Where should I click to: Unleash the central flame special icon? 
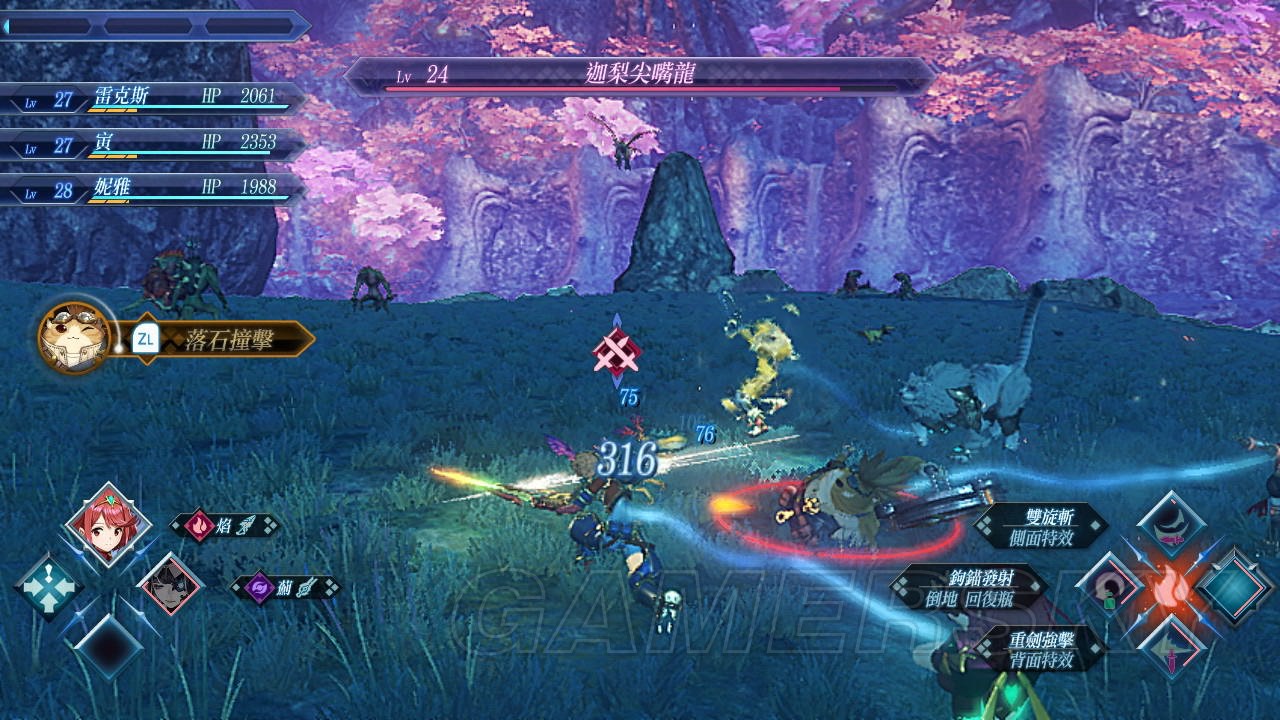[x=1174, y=588]
